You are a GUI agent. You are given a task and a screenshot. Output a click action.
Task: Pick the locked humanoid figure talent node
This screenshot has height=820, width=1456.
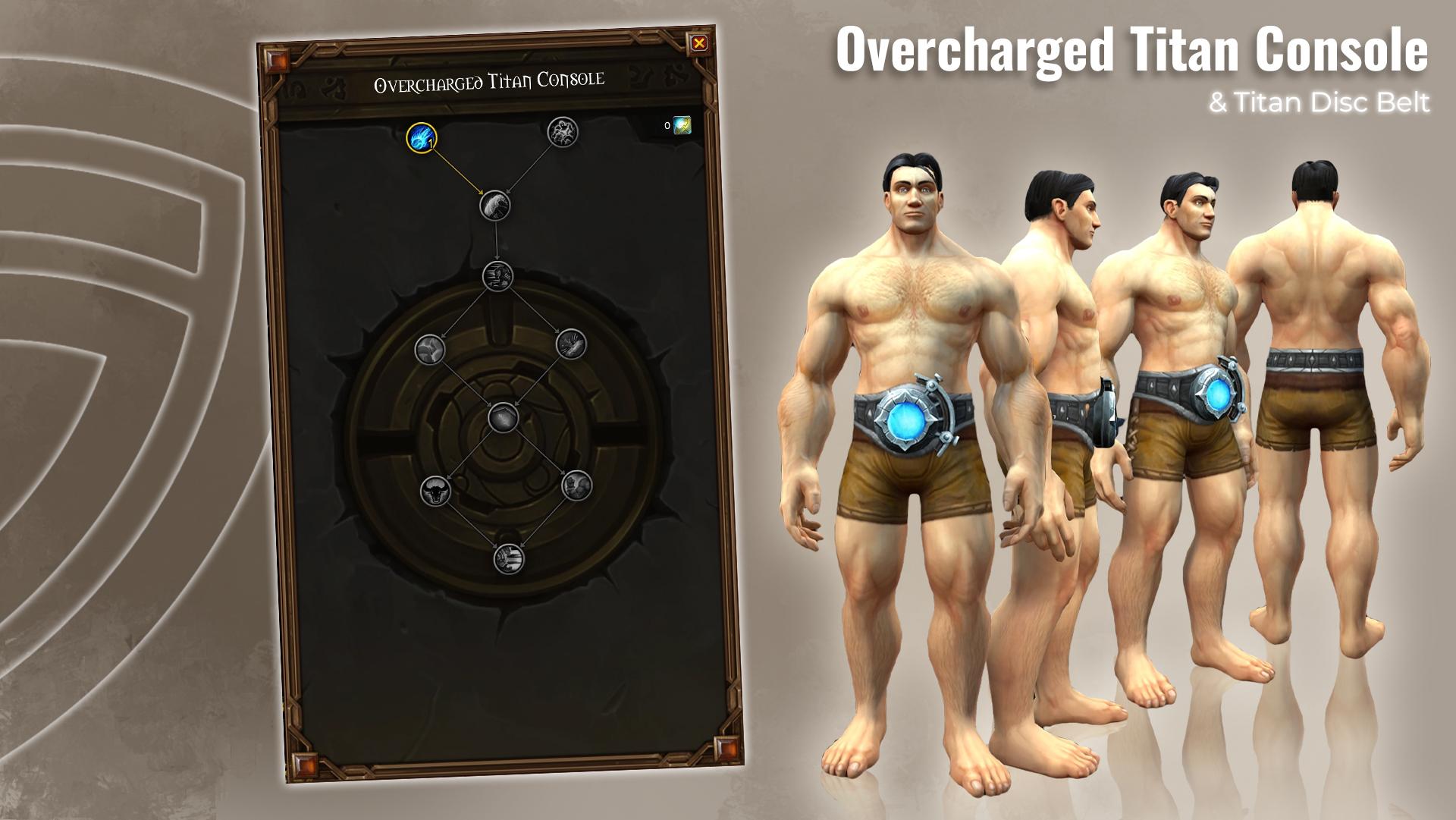(562, 132)
